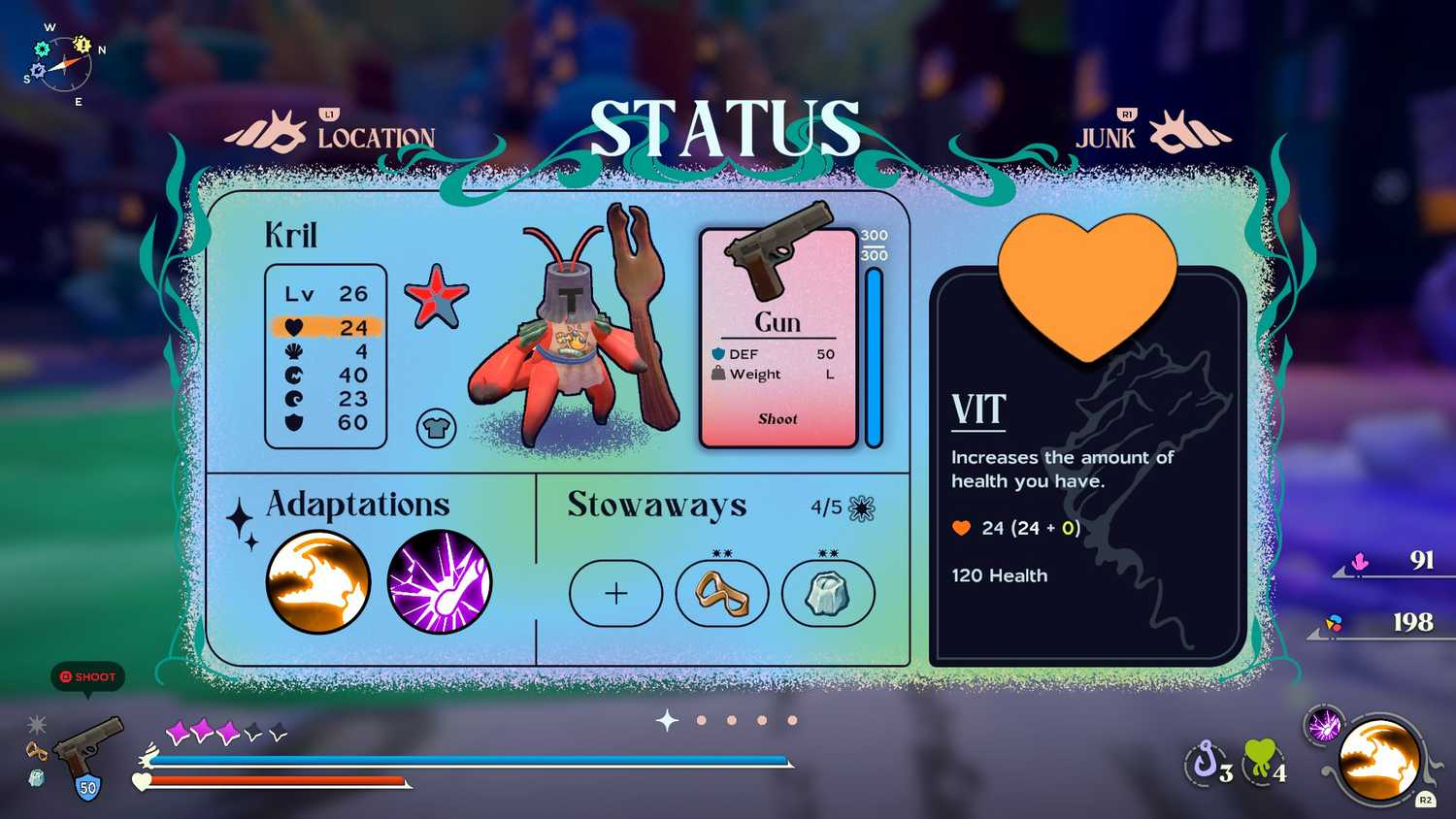Screen dimensions: 1456x819
Task: Select the purple burst adaptation
Action: click(x=440, y=582)
